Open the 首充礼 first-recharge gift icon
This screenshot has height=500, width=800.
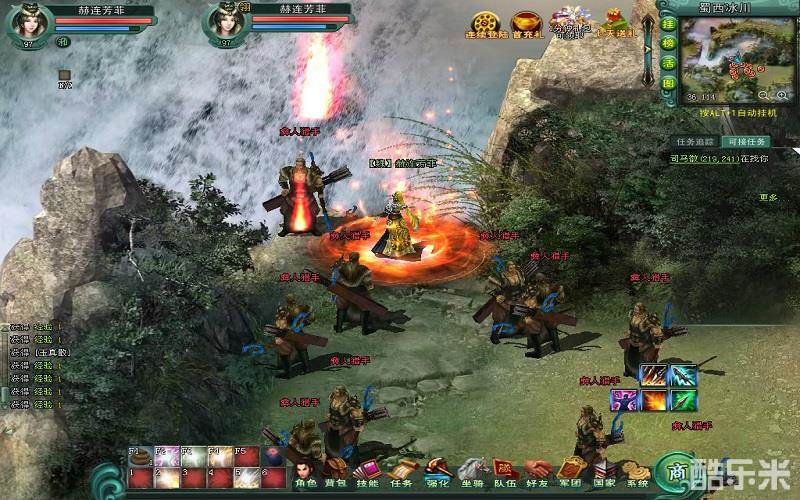pyautogui.click(x=526, y=24)
